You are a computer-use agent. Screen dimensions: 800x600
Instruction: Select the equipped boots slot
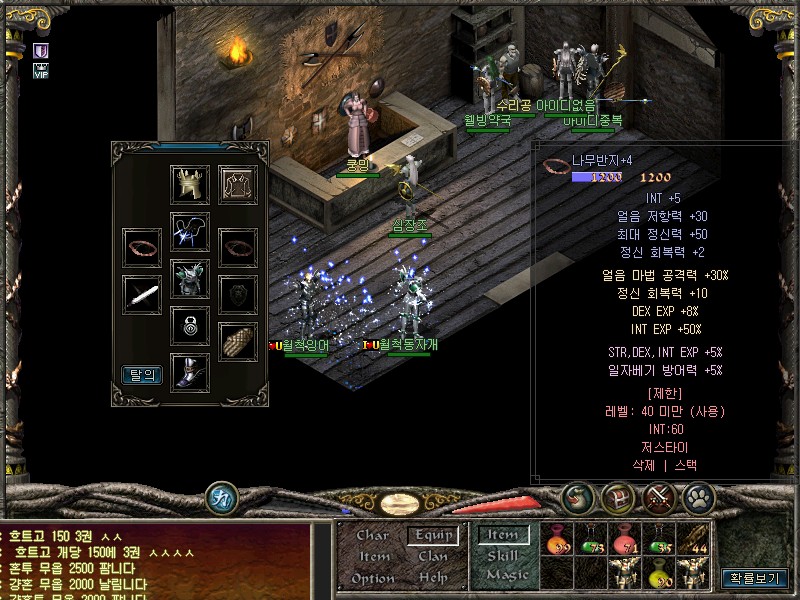click(x=190, y=371)
